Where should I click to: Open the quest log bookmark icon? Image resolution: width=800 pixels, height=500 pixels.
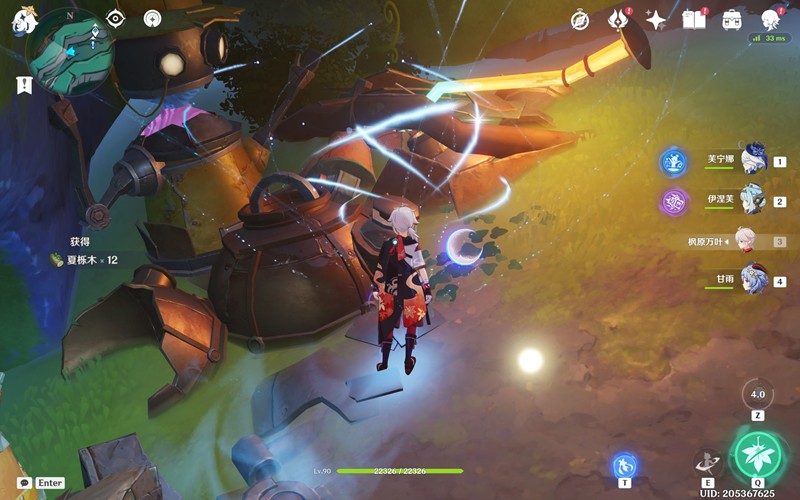click(x=24, y=86)
